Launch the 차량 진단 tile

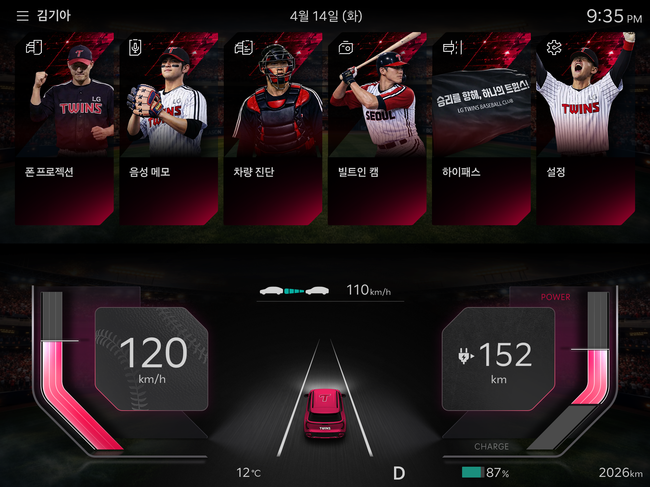click(274, 130)
